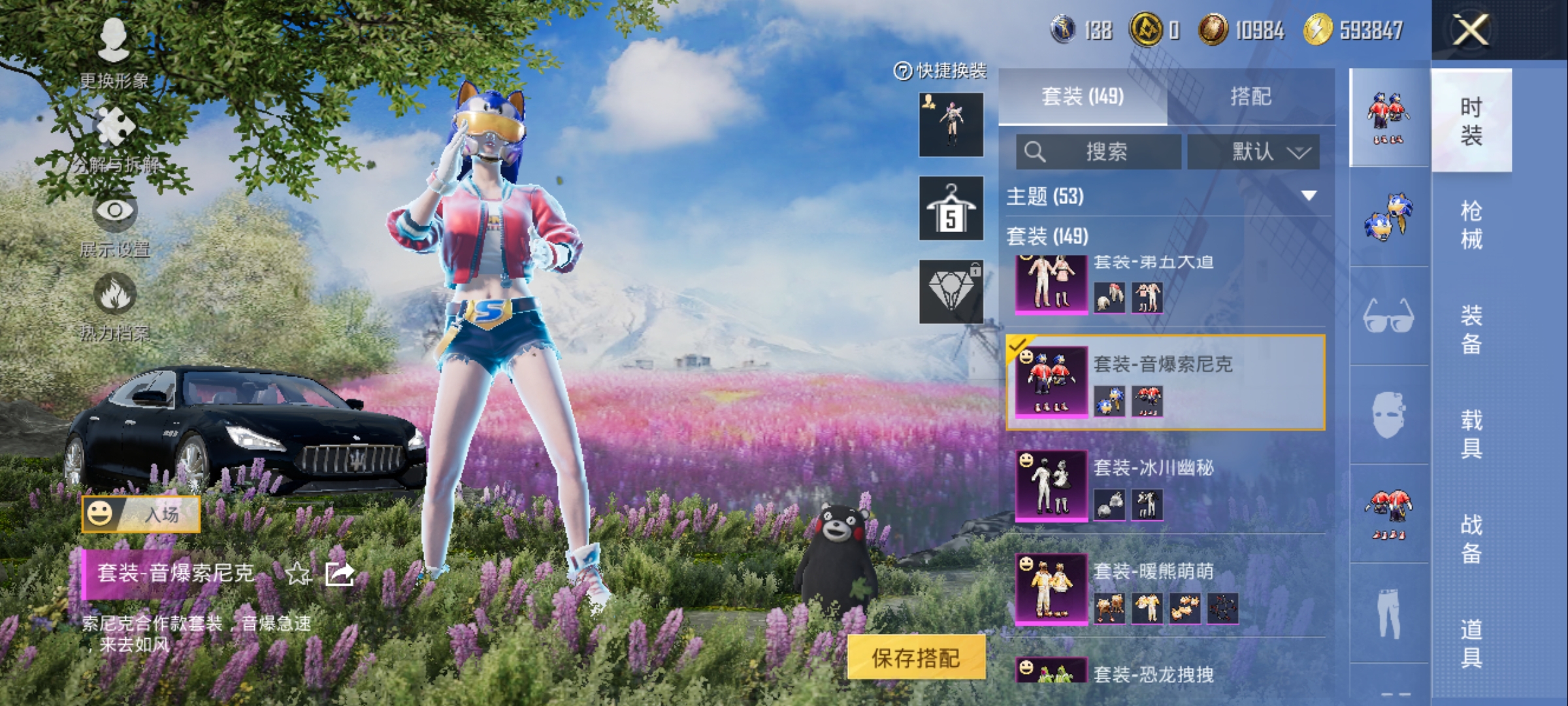Switch to the 搭配 tab

pyautogui.click(x=1250, y=97)
